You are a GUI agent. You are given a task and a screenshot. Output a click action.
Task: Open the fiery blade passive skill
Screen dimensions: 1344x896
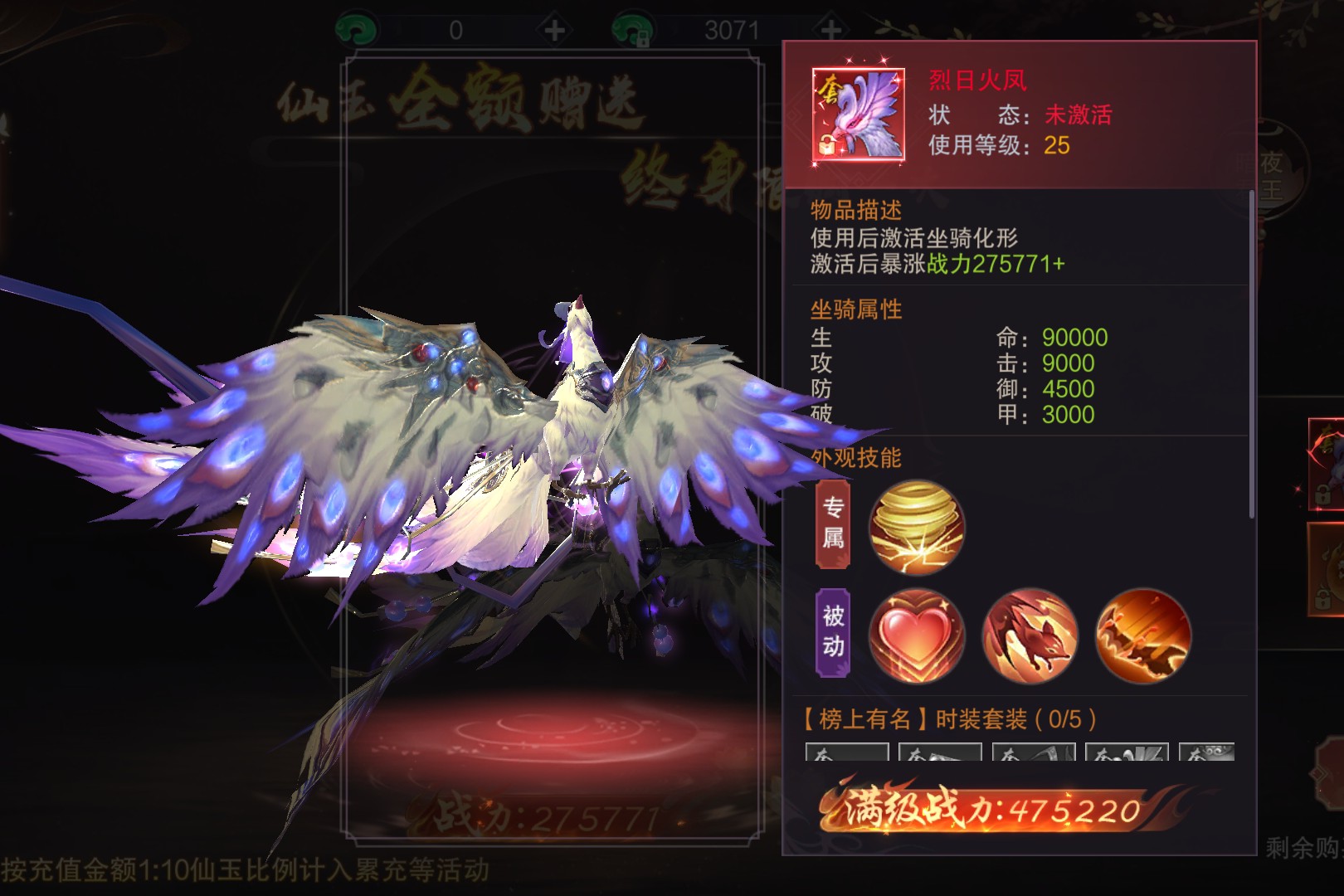[x=1143, y=635]
